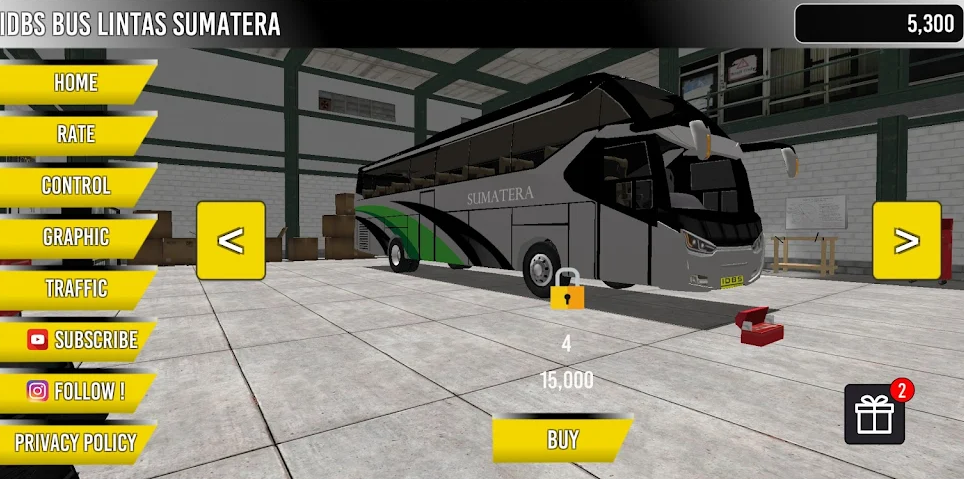The height and width of the screenshot is (479, 964).
Task: Choose the TRAFFIC menu option
Action: coord(76,289)
